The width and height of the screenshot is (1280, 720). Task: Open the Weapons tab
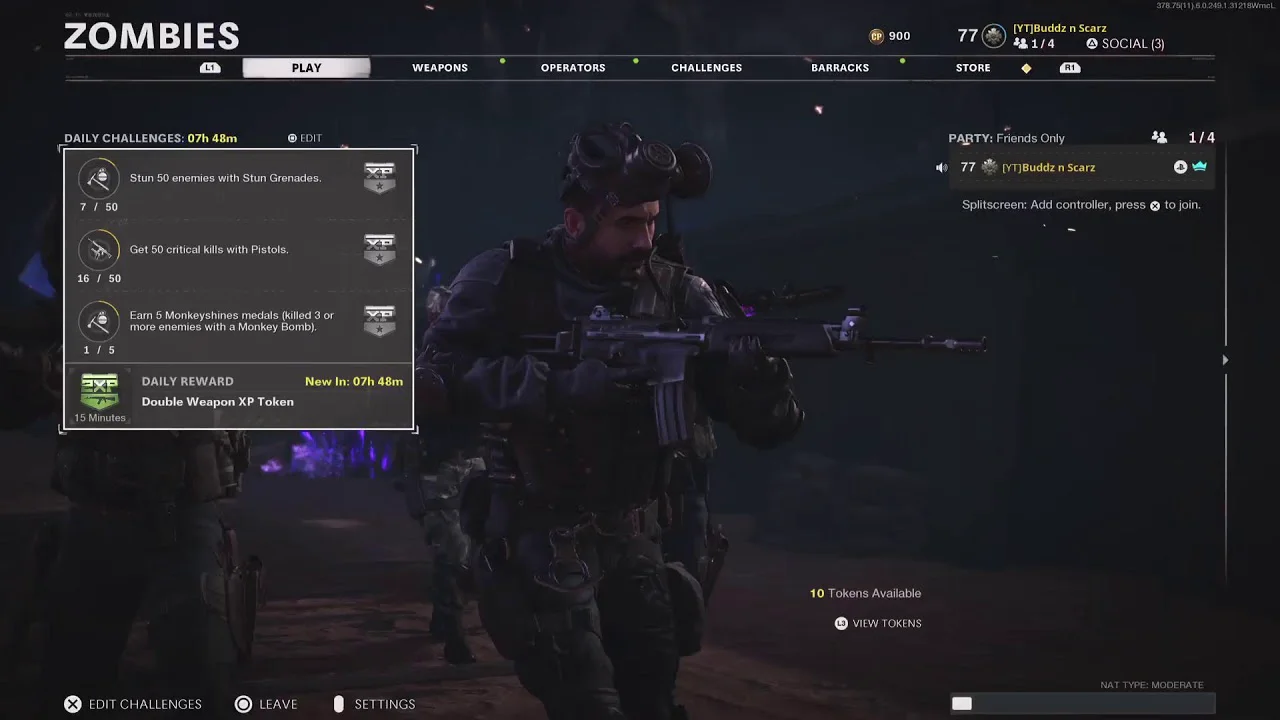[440, 68]
